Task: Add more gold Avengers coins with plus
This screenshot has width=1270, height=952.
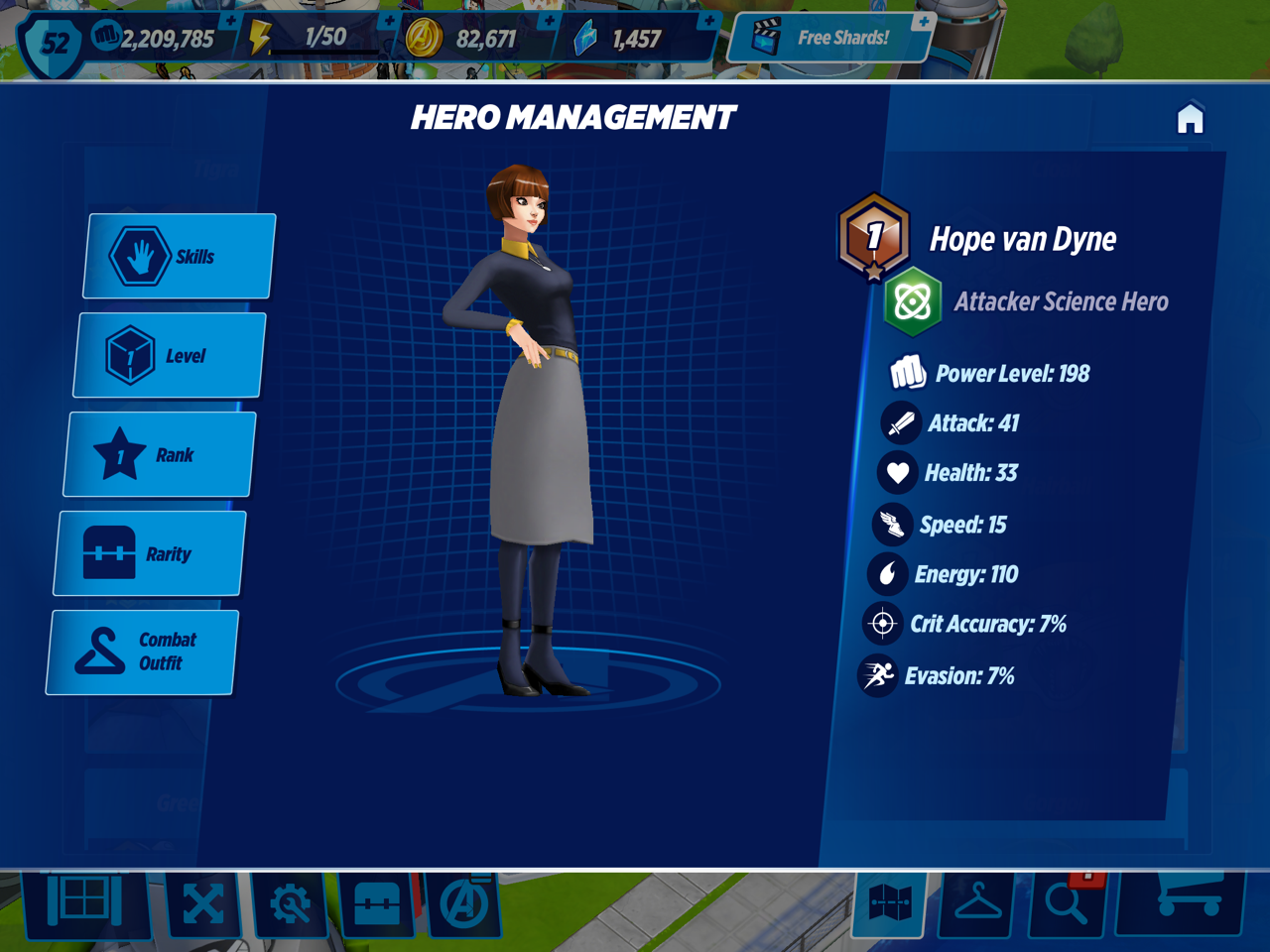Action: tap(549, 22)
